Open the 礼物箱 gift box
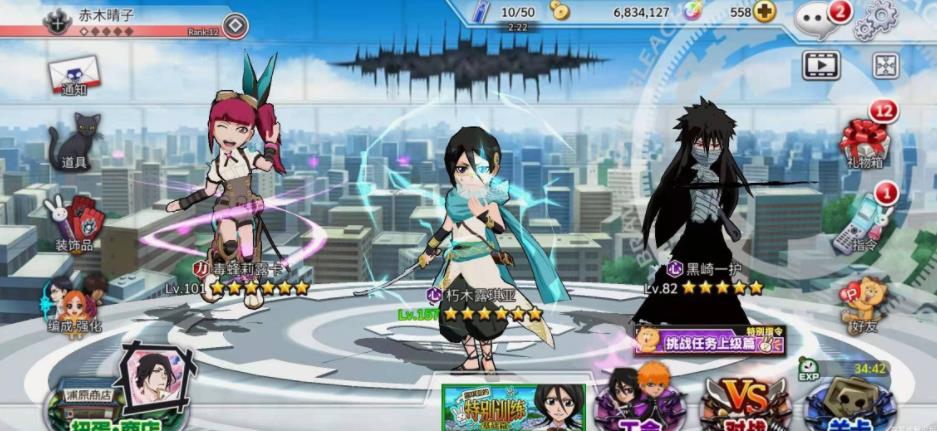Screen dimensions: 937x431 point(864,142)
